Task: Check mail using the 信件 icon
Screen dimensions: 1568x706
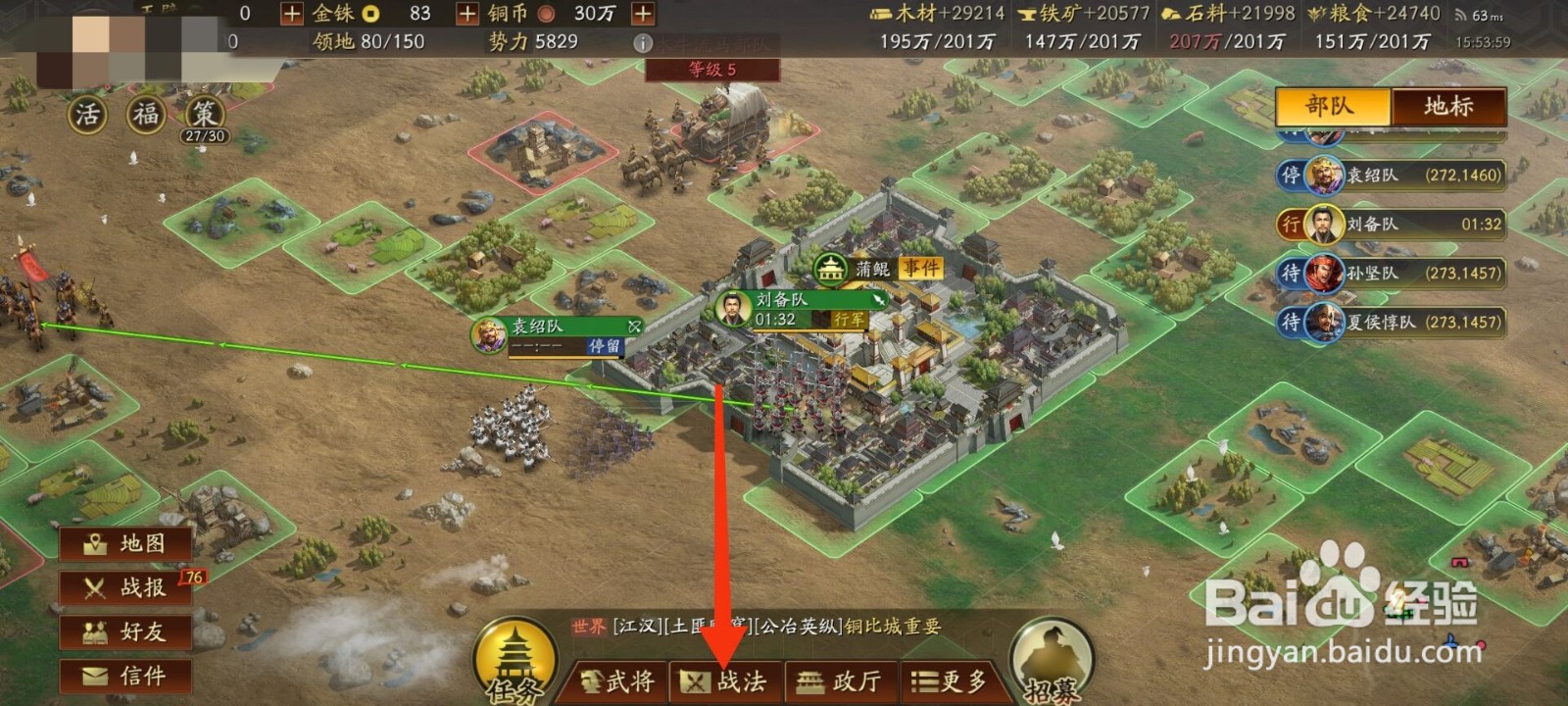Action: point(124,677)
